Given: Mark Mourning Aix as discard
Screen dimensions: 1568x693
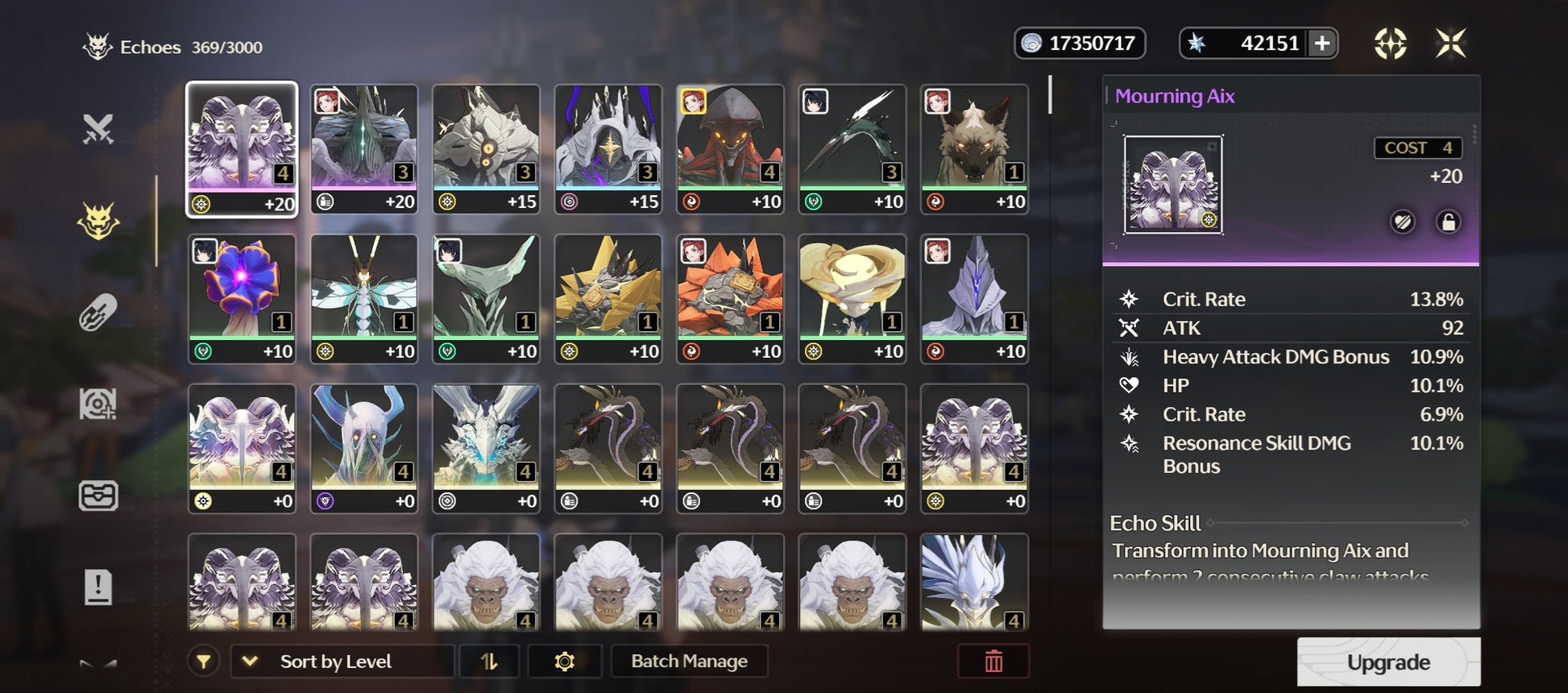Looking at the screenshot, I should pyautogui.click(x=1403, y=222).
